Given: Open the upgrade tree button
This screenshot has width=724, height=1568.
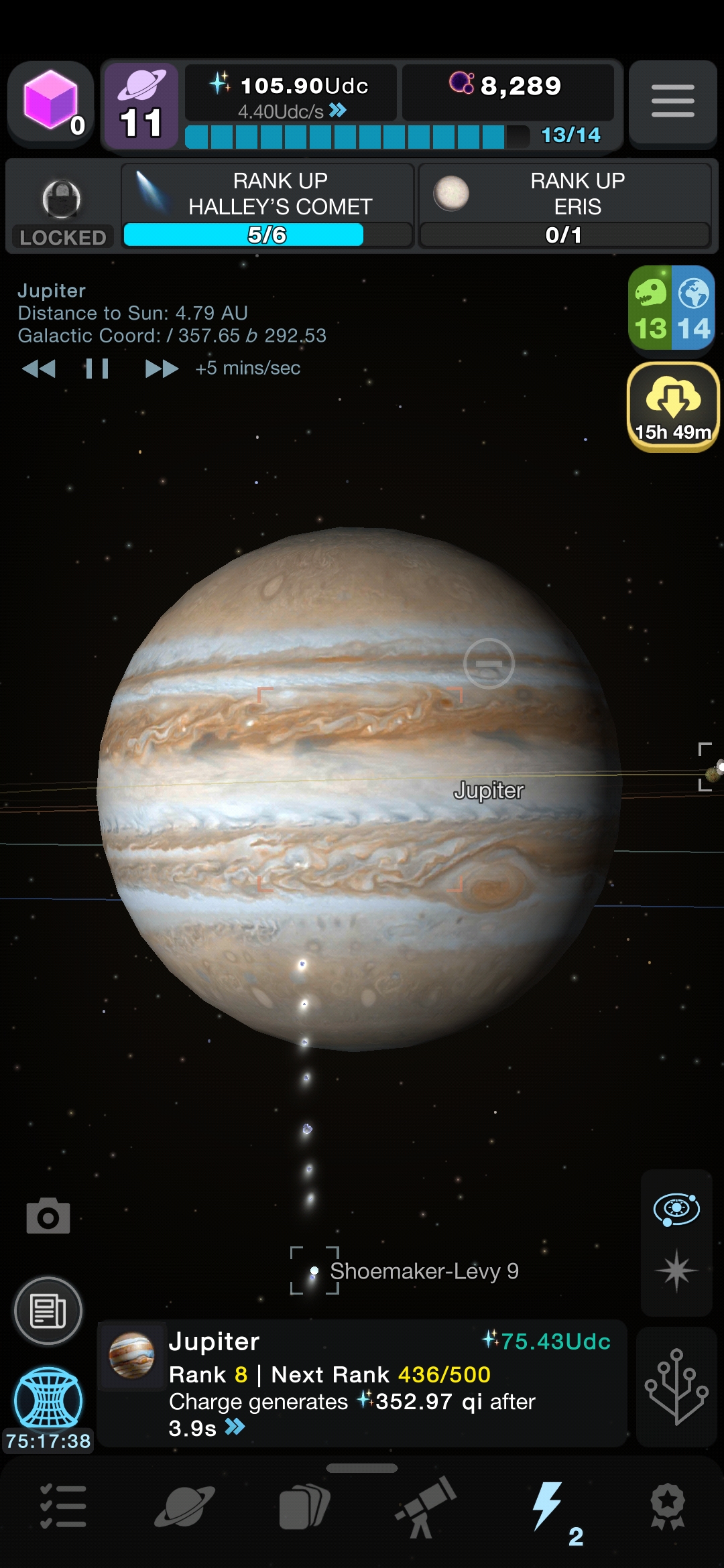Looking at the screenshot, I should point(676,1386).
